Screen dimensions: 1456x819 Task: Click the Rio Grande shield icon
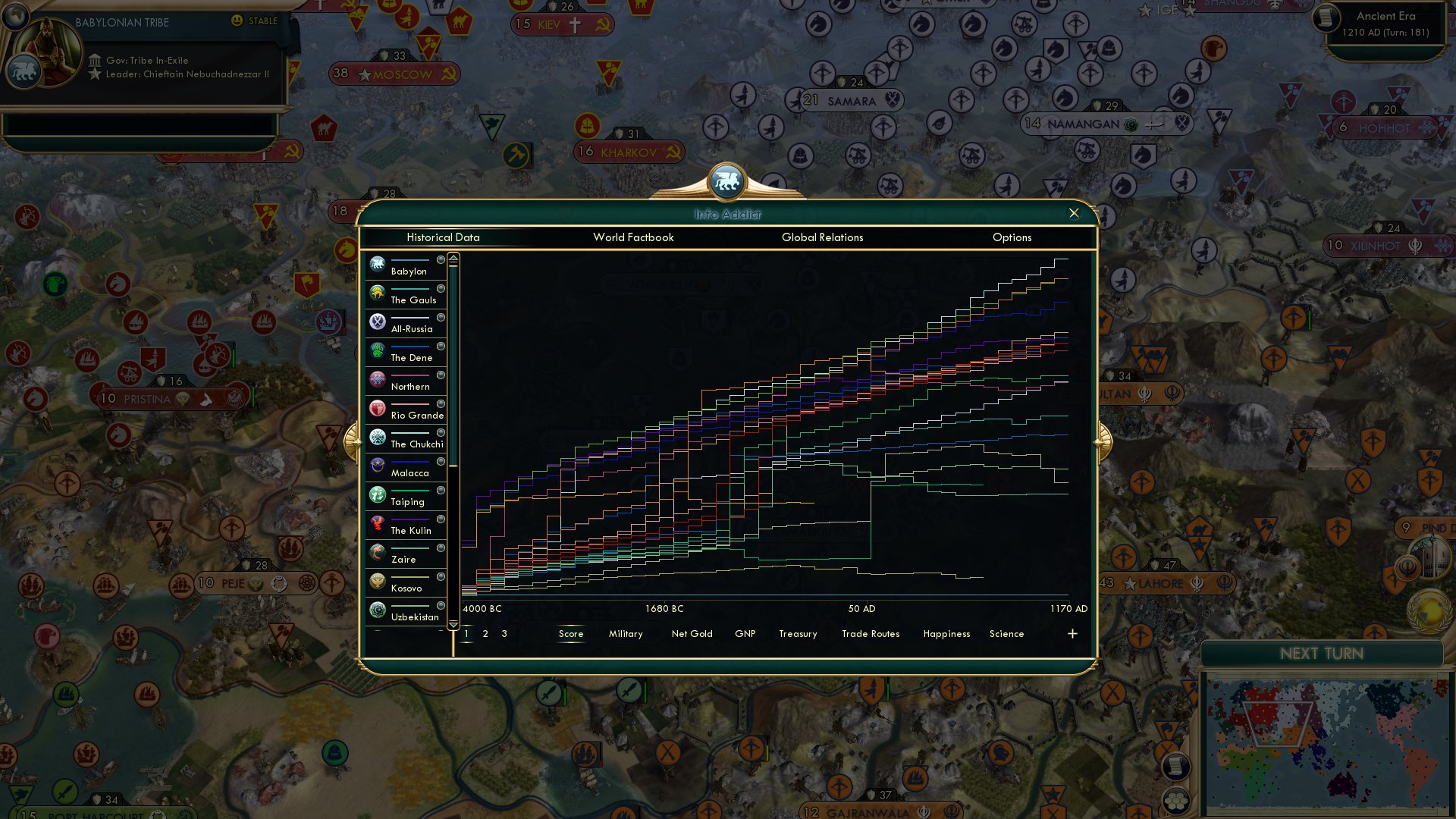pyautogui.click(x=378, y=407)
